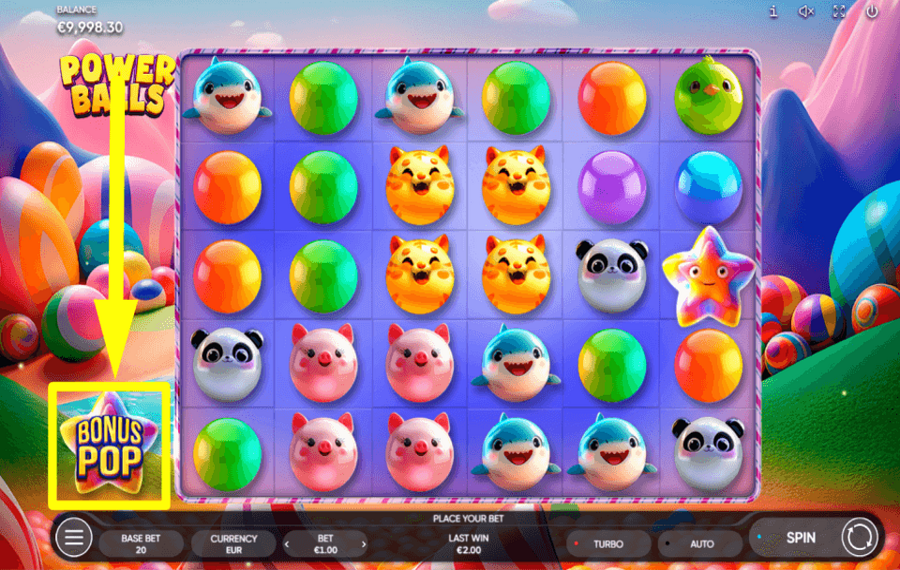
Task: Switch to fullscreen mode
Action: (x=839, y=12)
